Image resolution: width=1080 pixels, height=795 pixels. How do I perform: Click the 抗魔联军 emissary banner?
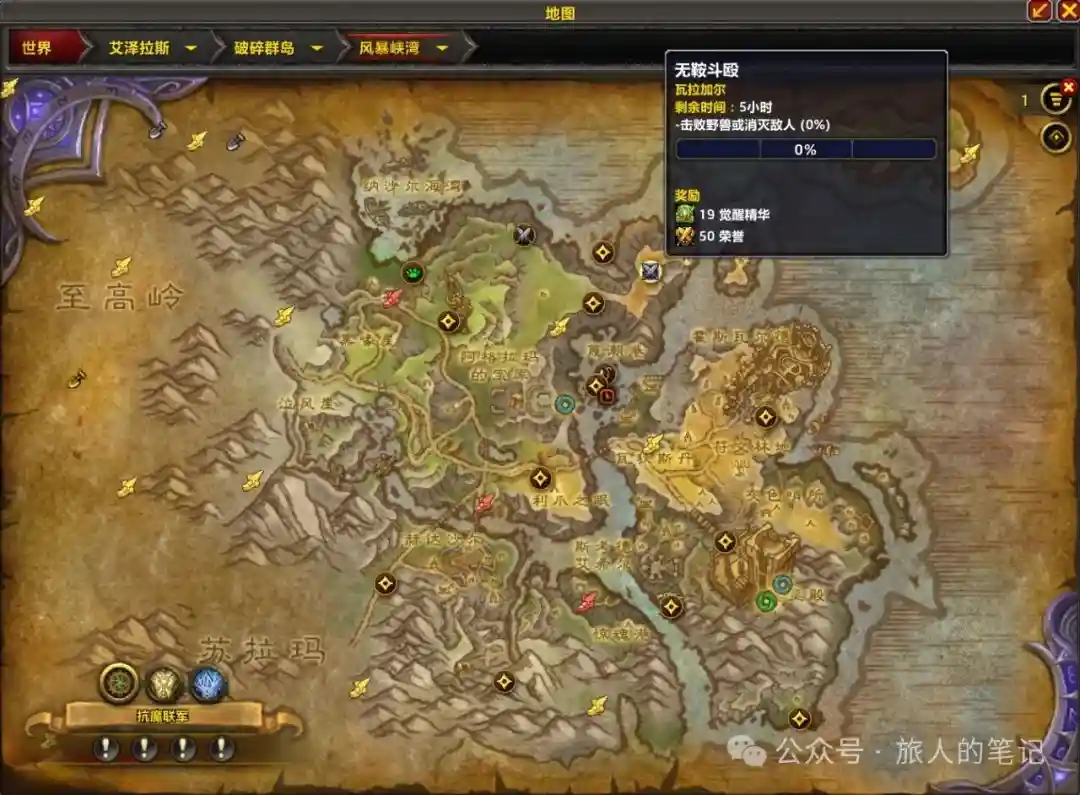tap(165, 715)
